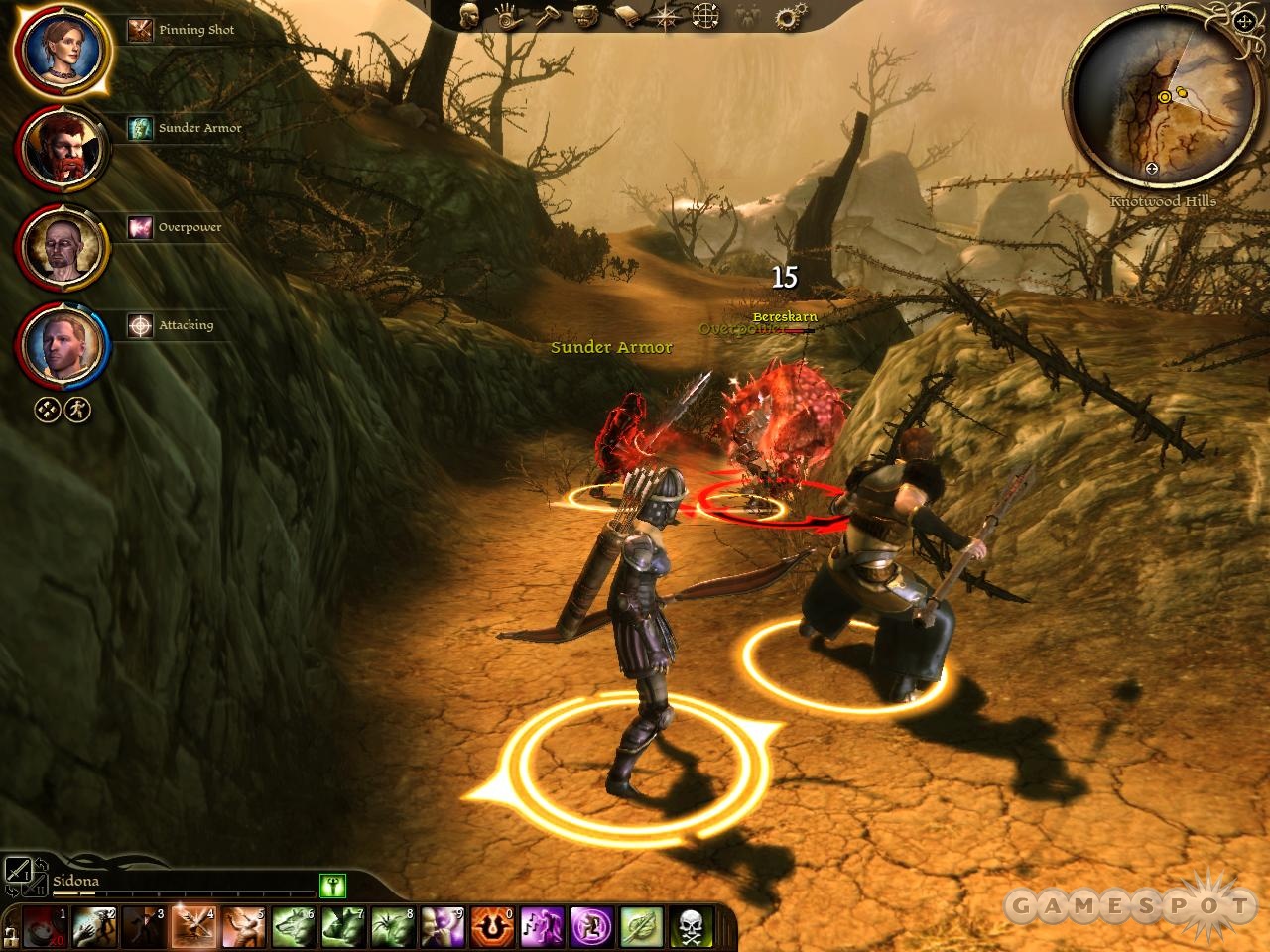Use the wolf ability in quickbar slot 6

click(293, 926)
